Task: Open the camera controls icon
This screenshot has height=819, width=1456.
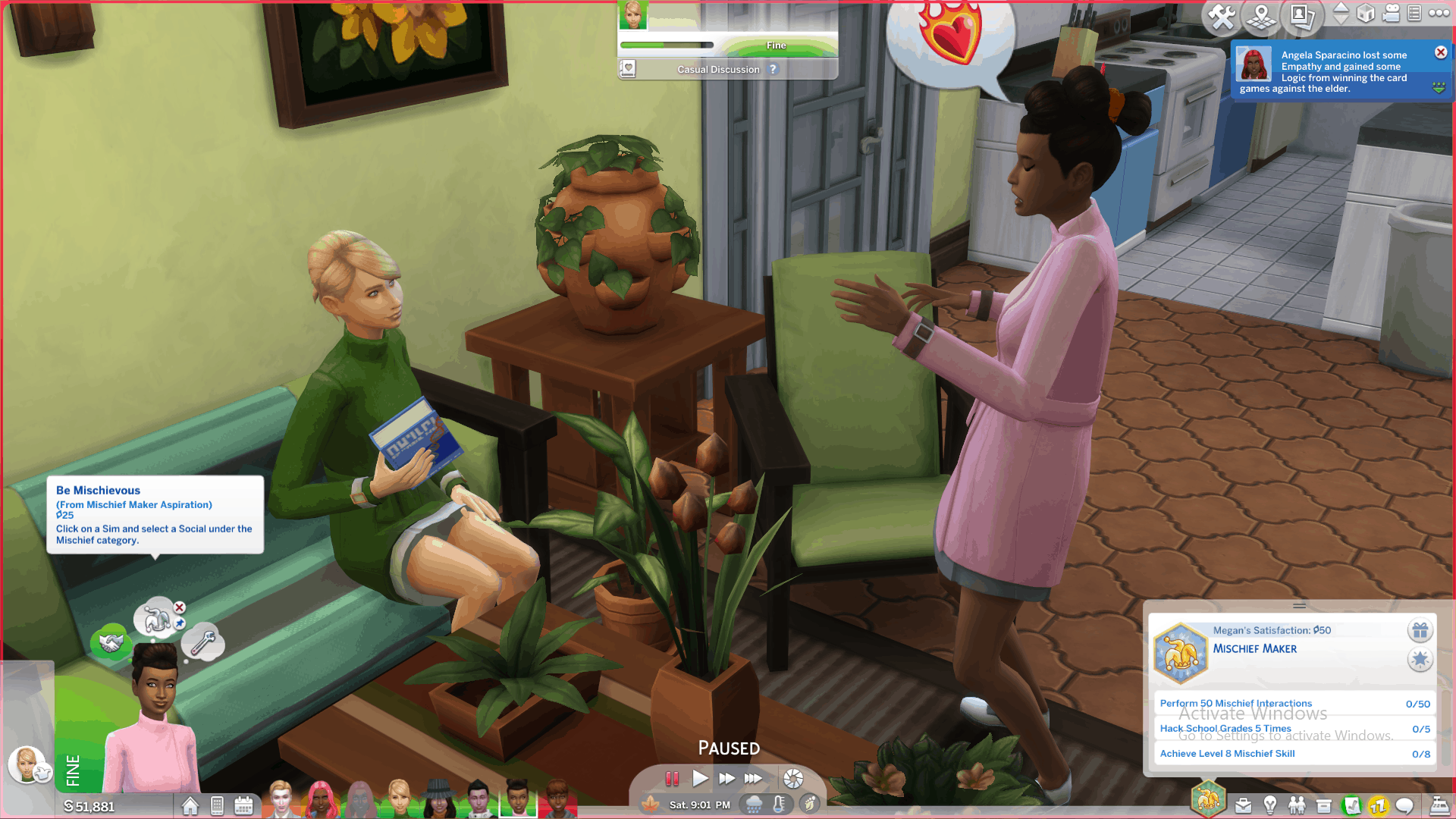Action: coord(1391,14)
